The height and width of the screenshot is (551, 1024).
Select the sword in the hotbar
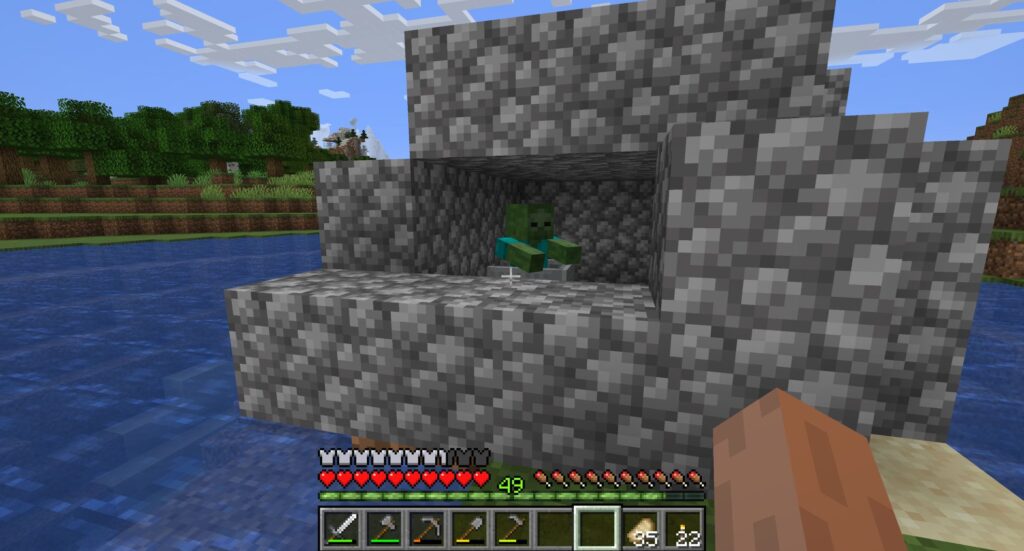coord(340,528)
